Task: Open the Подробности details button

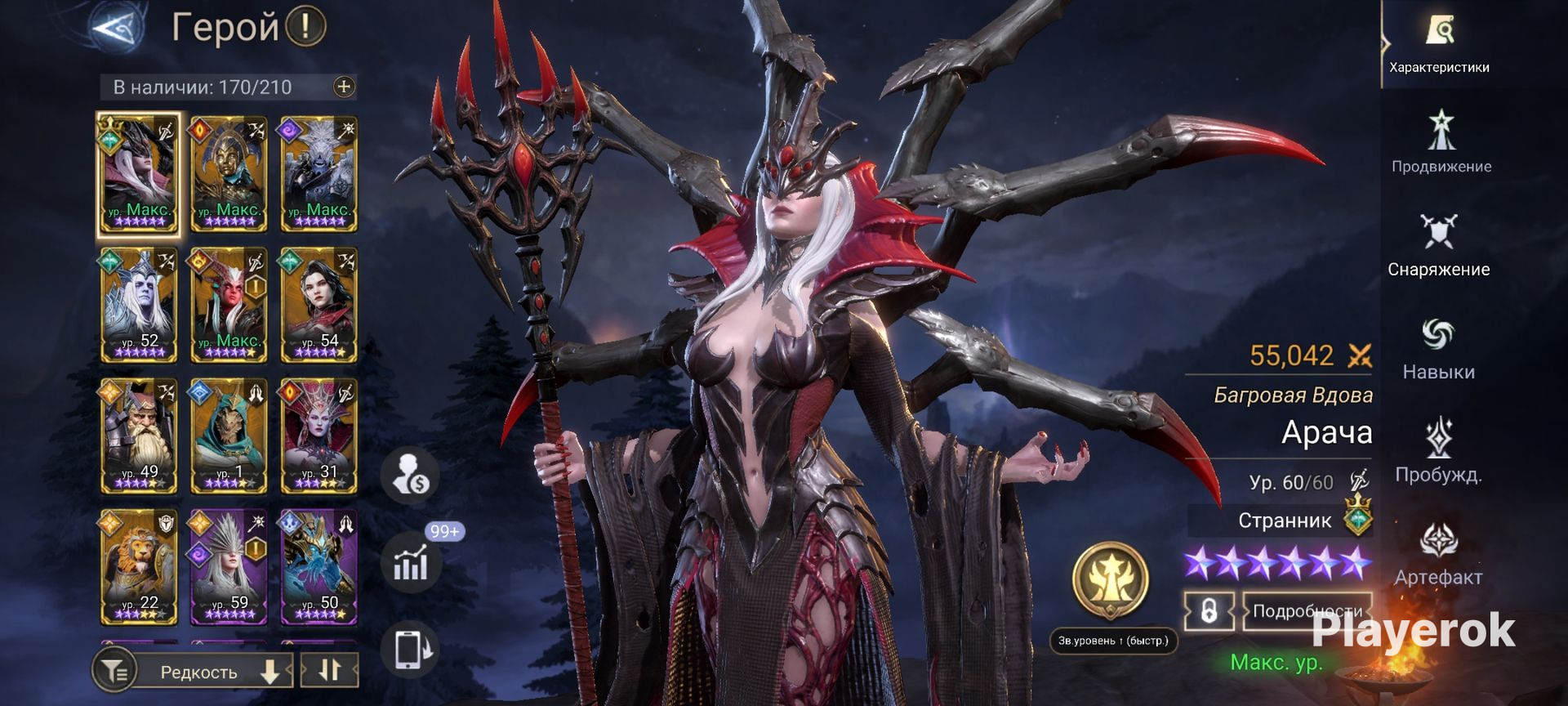Action: (x=1306, y=611)
